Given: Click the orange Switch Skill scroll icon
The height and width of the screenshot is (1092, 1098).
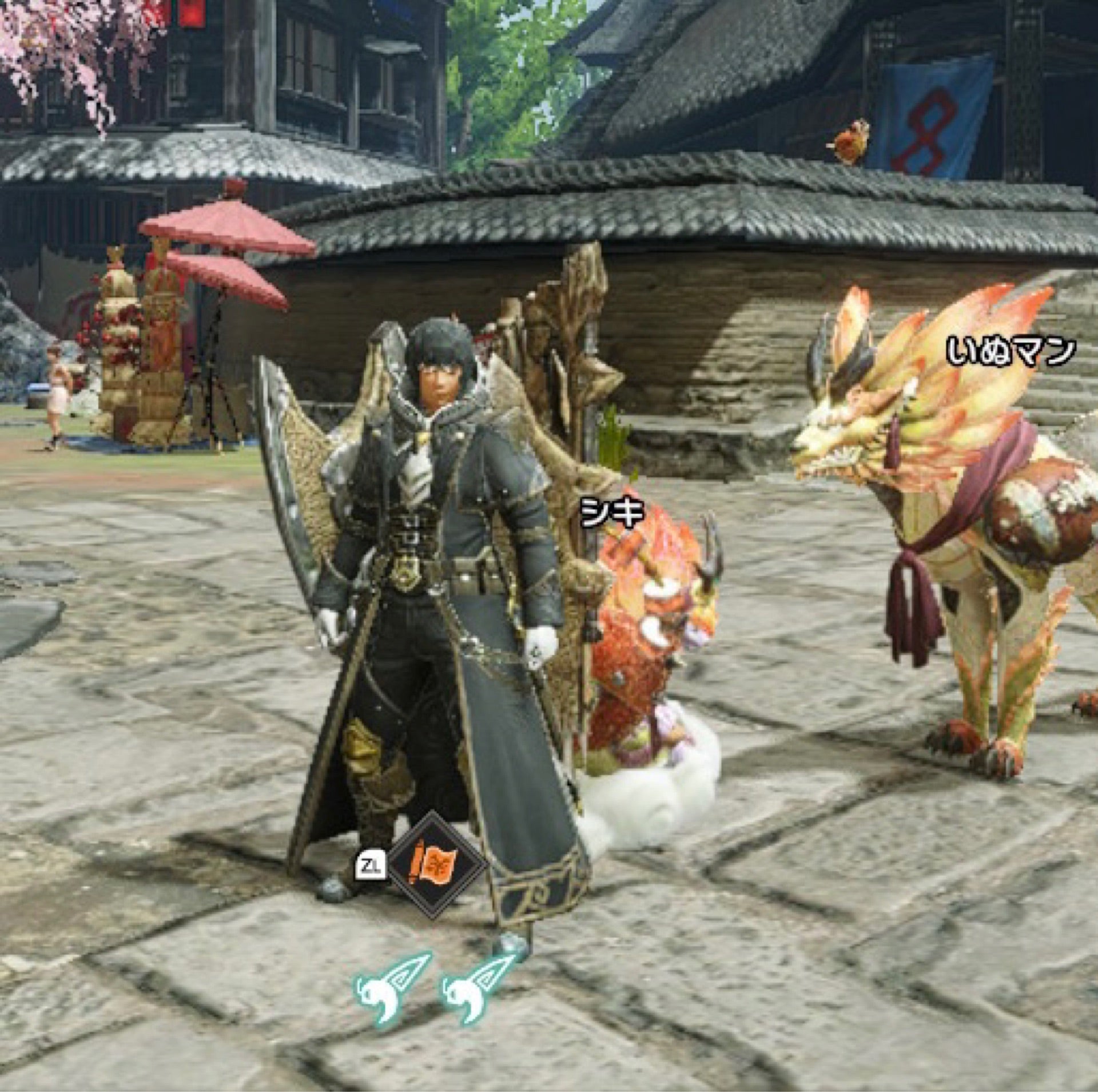Looking at the screenshot, I should click(438, 864).
